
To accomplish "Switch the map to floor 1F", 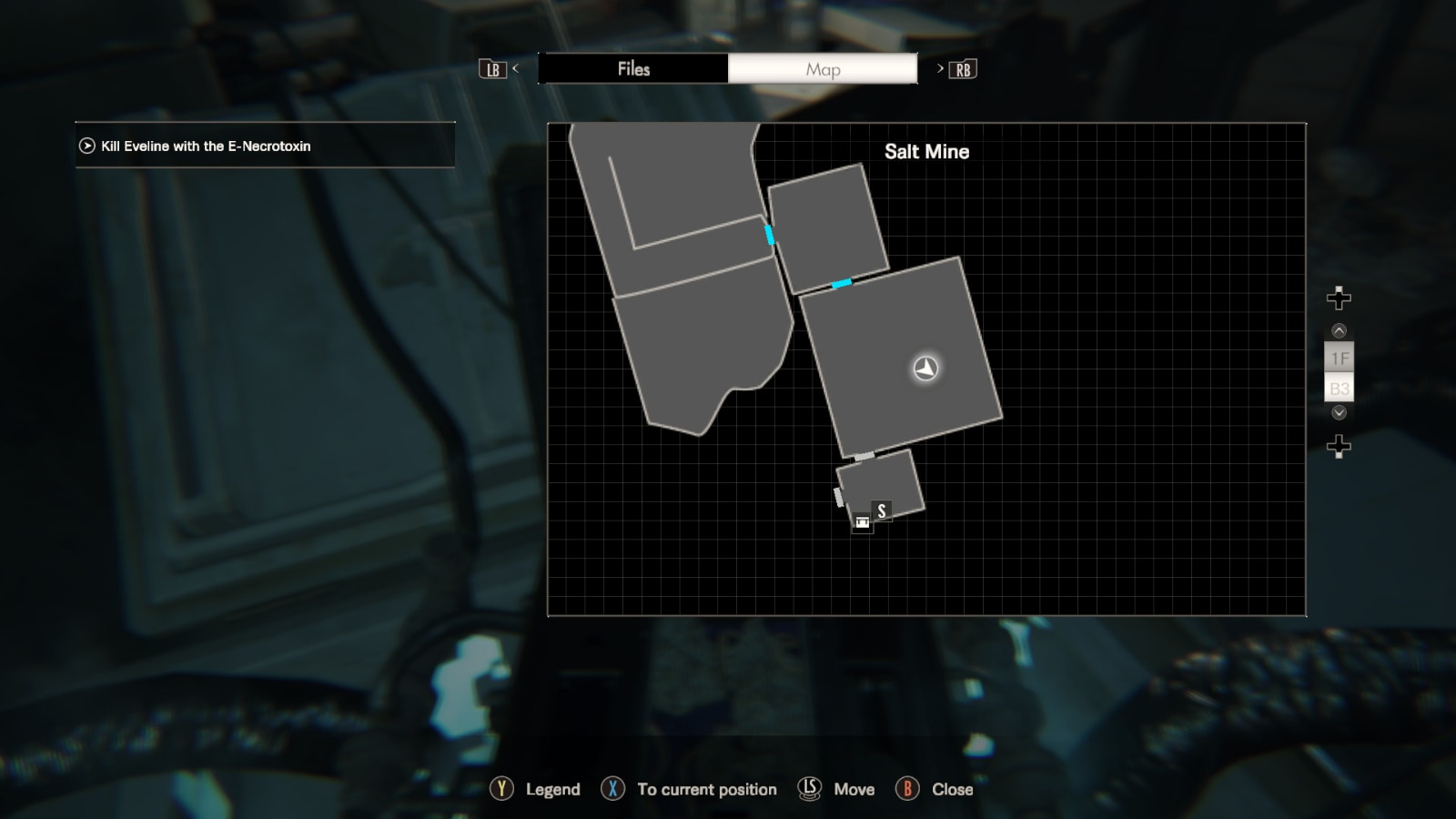I will click(x=1339, y=358).
